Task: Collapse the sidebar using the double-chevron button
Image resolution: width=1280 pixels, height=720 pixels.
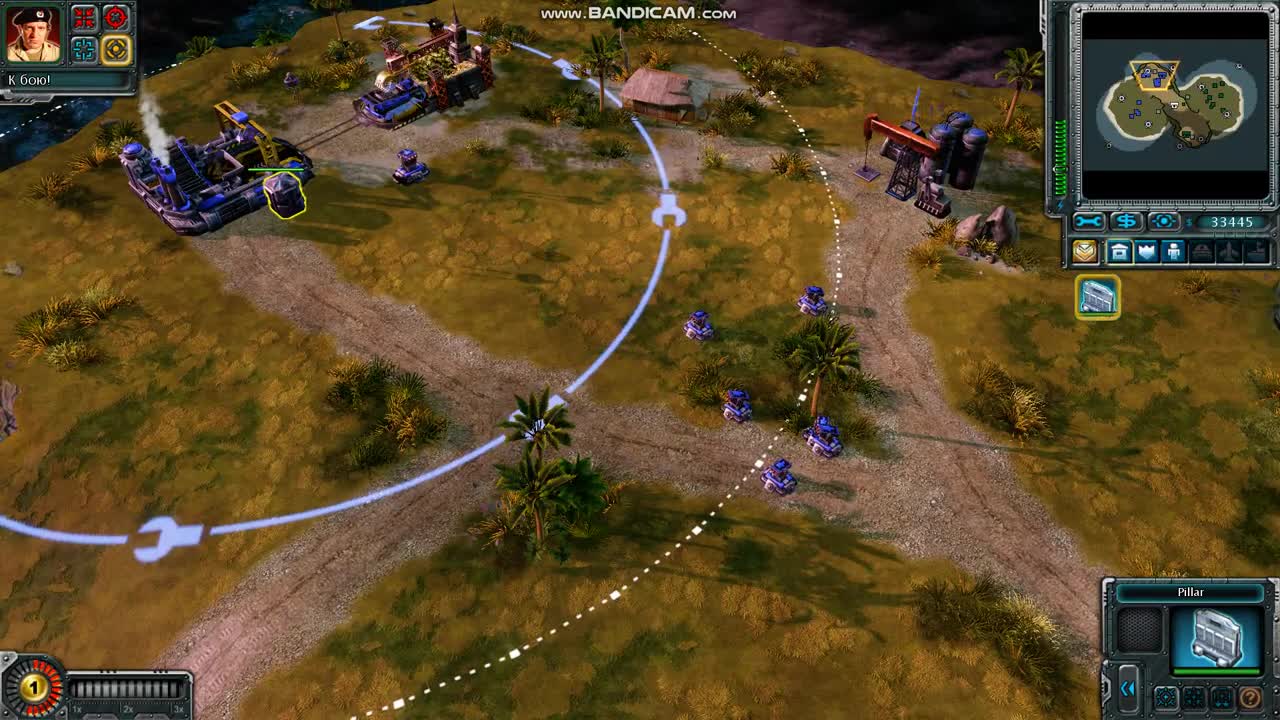Action: (x=1129, y=690)
